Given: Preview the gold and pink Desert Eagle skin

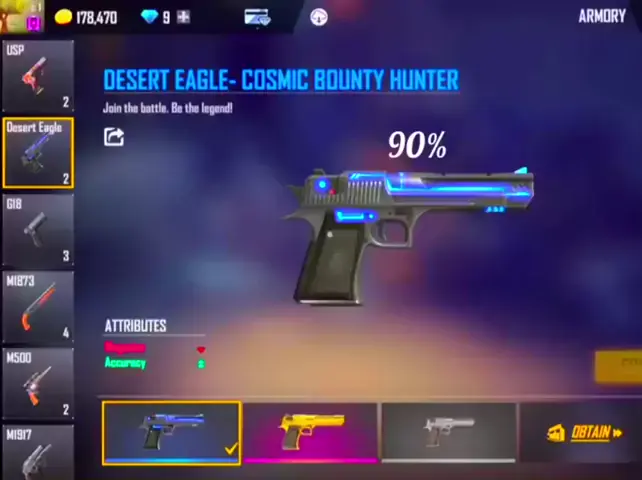Looking at the screenshot, I should click(310, 432).
